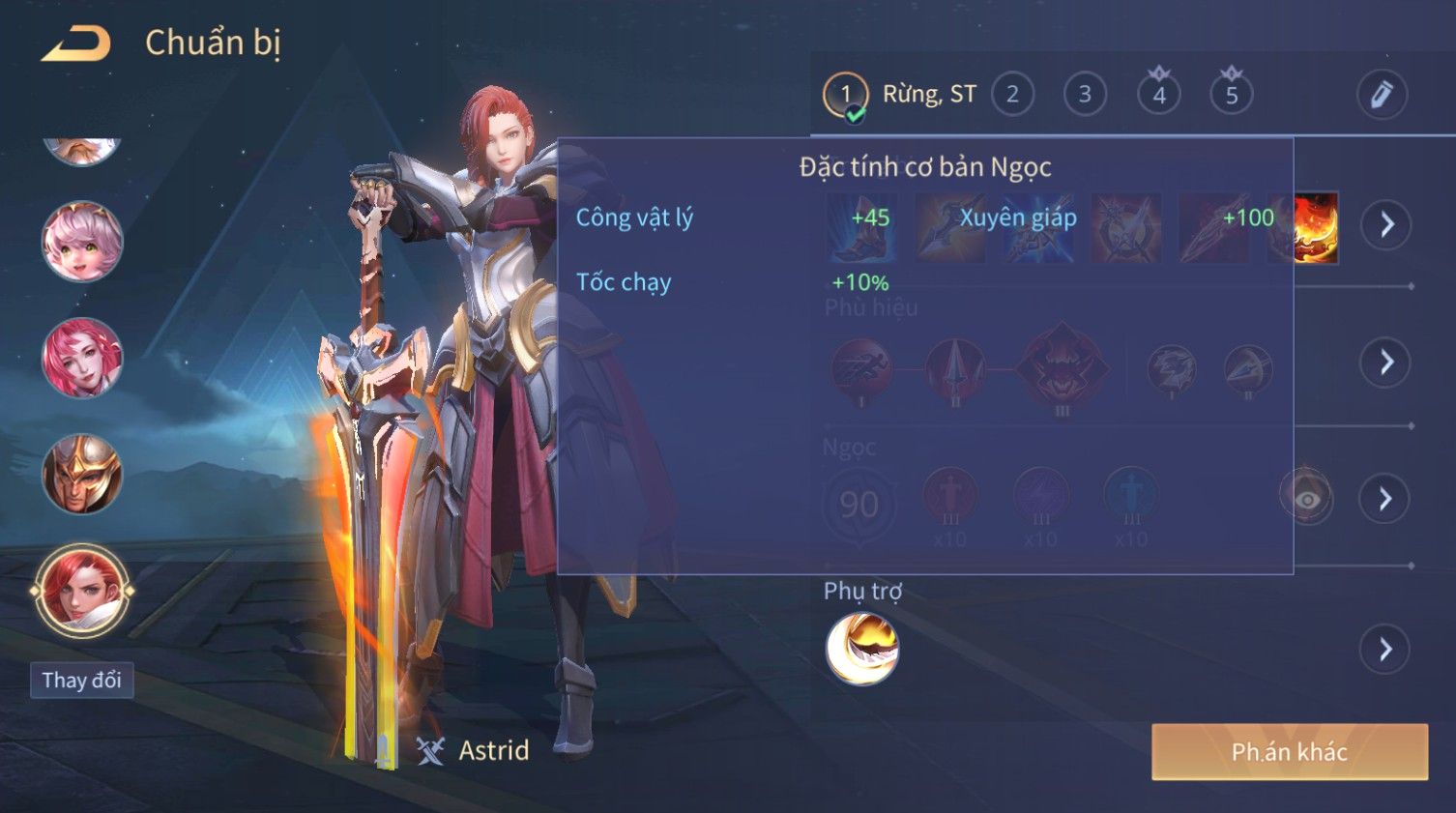Open the Phụ trợ section arrow
The height and width of the screenshot is (813, 1456).
pyautogui.click(x=1386, y=649)
